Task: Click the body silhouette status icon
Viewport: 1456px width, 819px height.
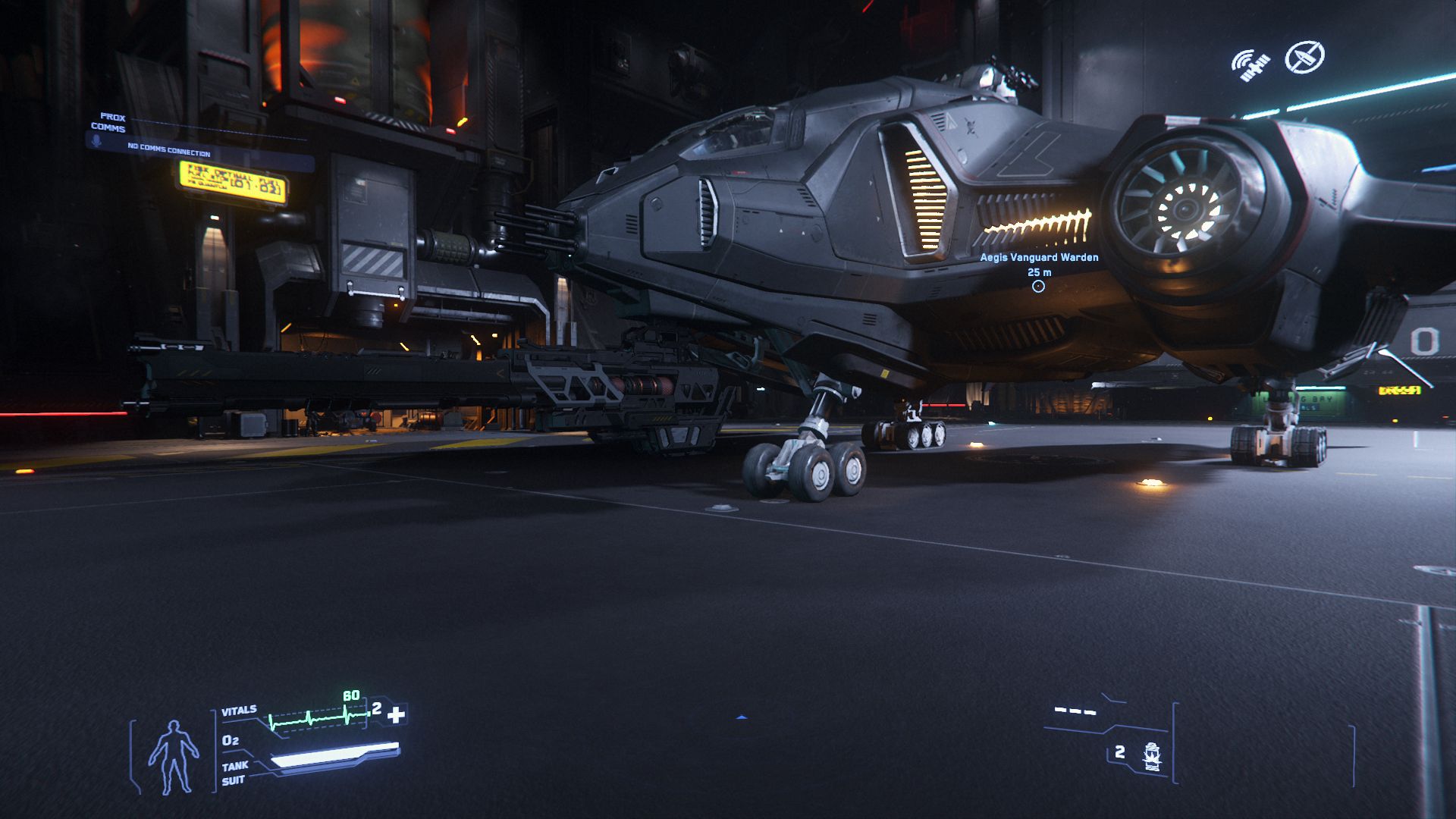Action: click(x=173, y=756)
